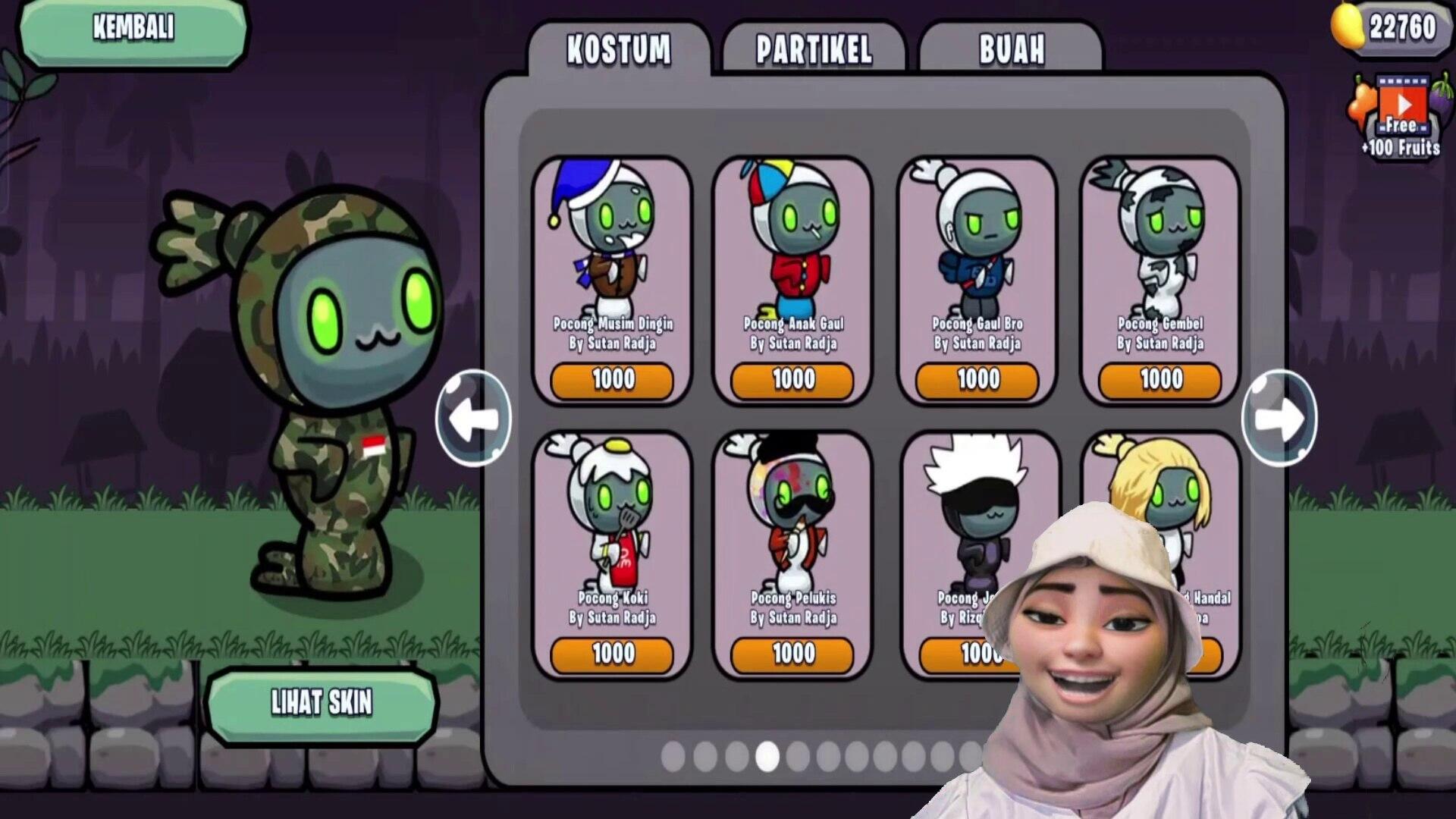Switch to the Partikel tab
1456x819 pixels.
(814, 50)
